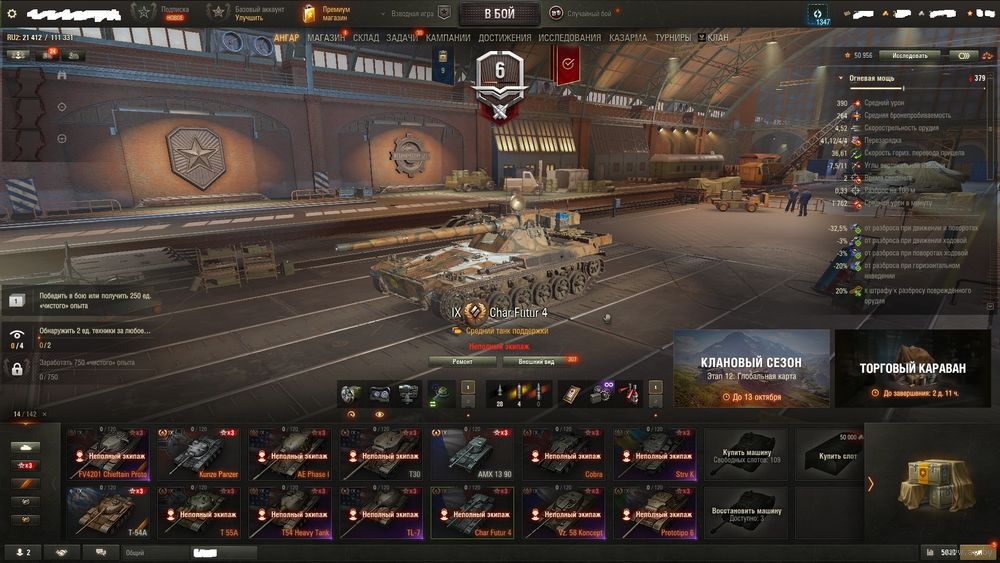Image resolution: width=1000 pixels, height=563 pixels.
Task: Select the AMX 13 90 tank tile
Action: coord(472,453)
